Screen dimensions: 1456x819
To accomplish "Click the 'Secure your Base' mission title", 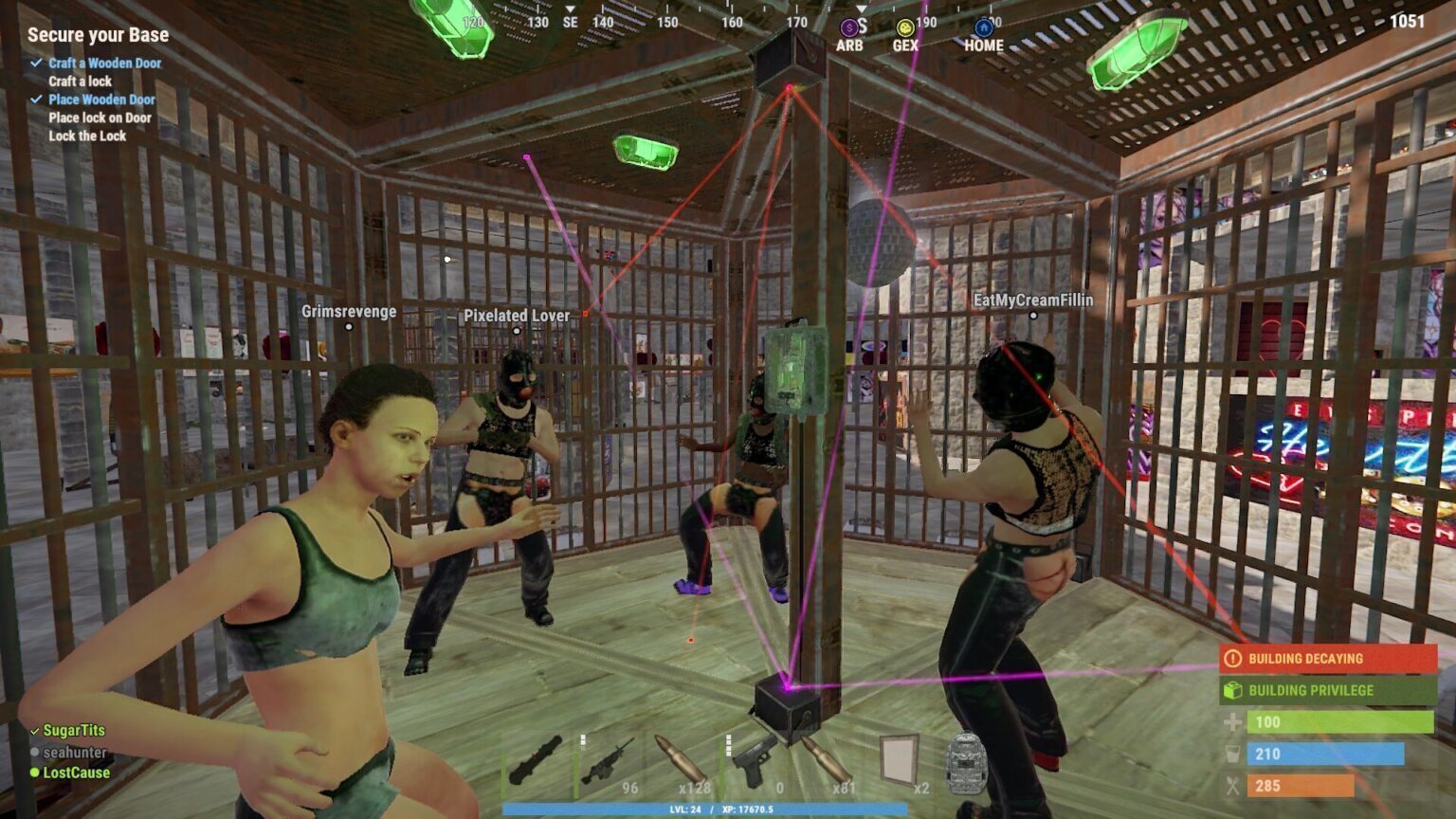I will pyautogui.click(x=98, y=35).
